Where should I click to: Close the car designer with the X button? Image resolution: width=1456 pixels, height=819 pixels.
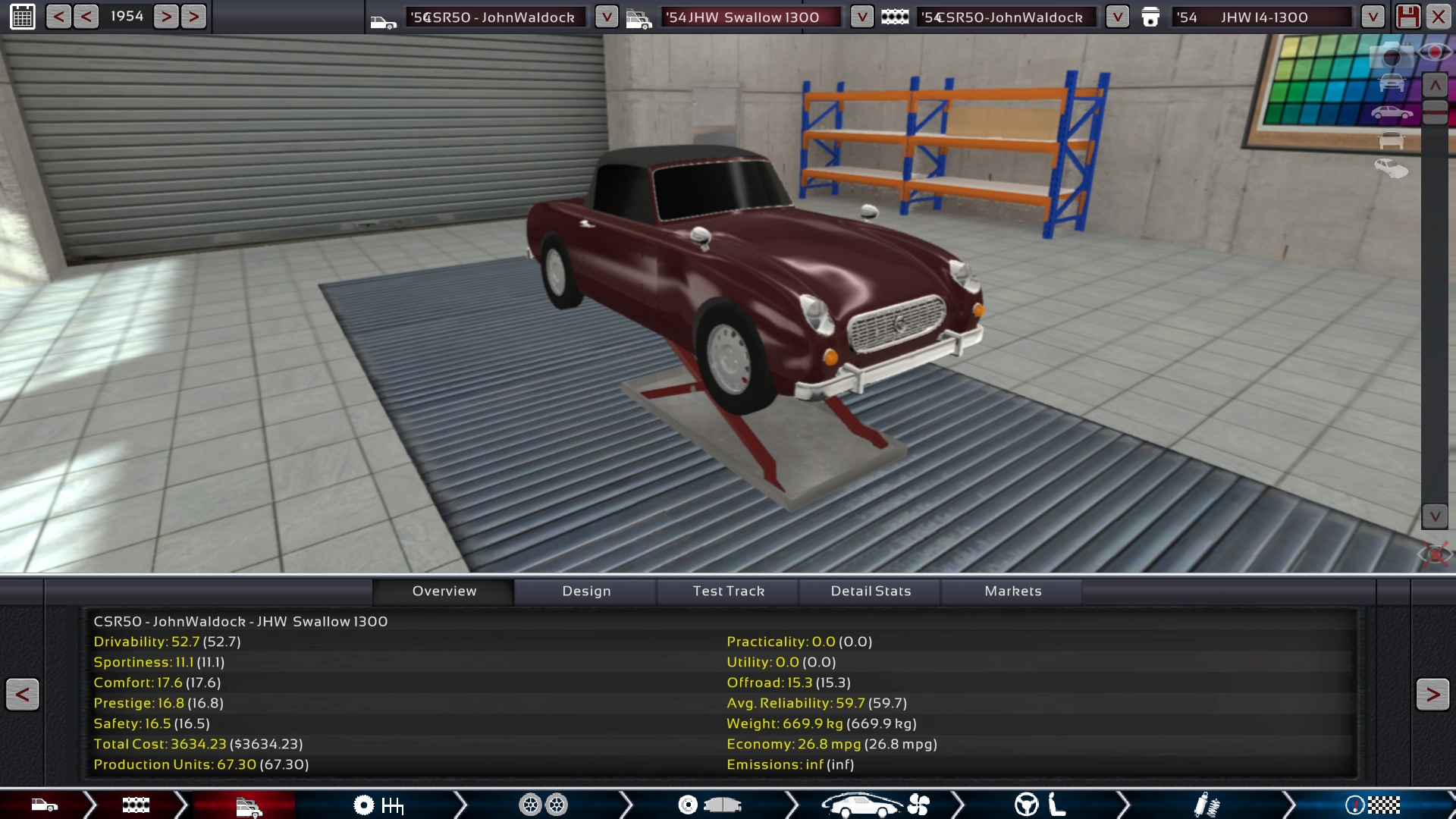click(x=1439, y=17)
